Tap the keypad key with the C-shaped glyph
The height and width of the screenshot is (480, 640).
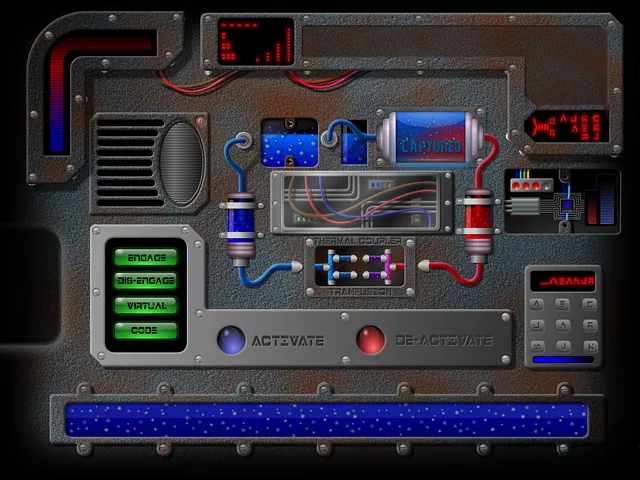(x=590, y=304)
